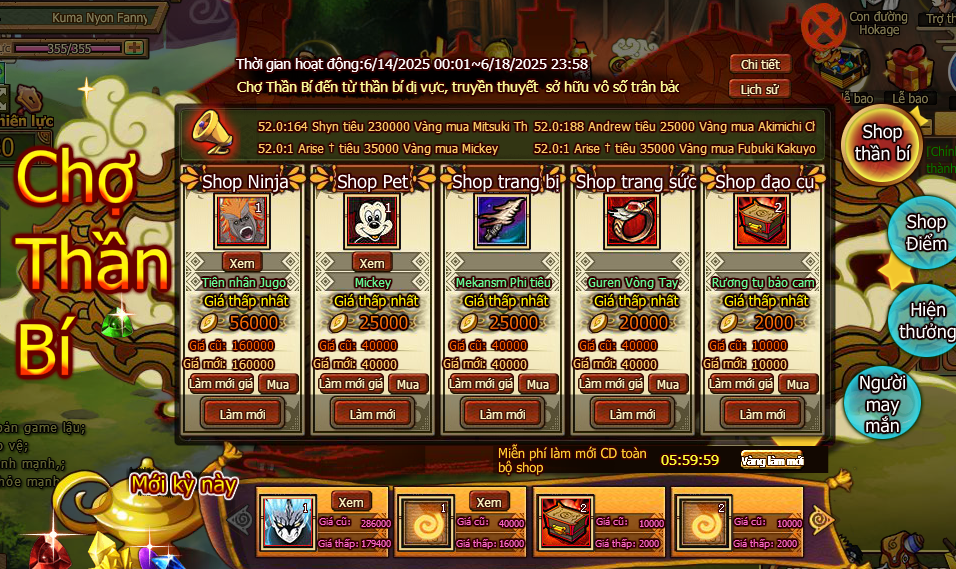The image size is (956, 569).
Task: Open the Chi tiết details button
Action: tap(760, 64)
